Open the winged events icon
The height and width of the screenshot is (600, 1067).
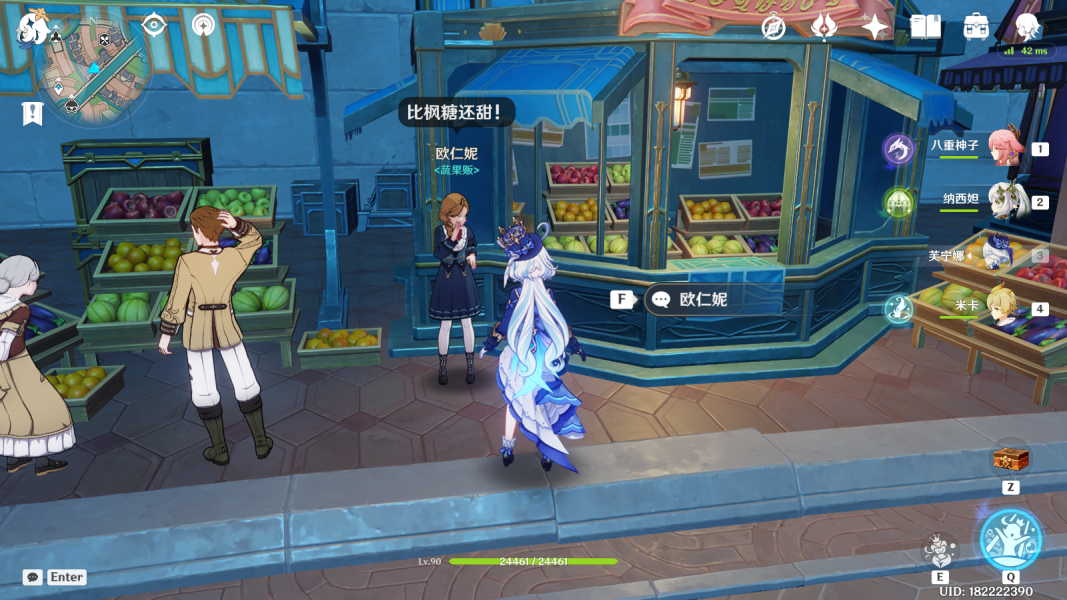[x=824, y=27]
